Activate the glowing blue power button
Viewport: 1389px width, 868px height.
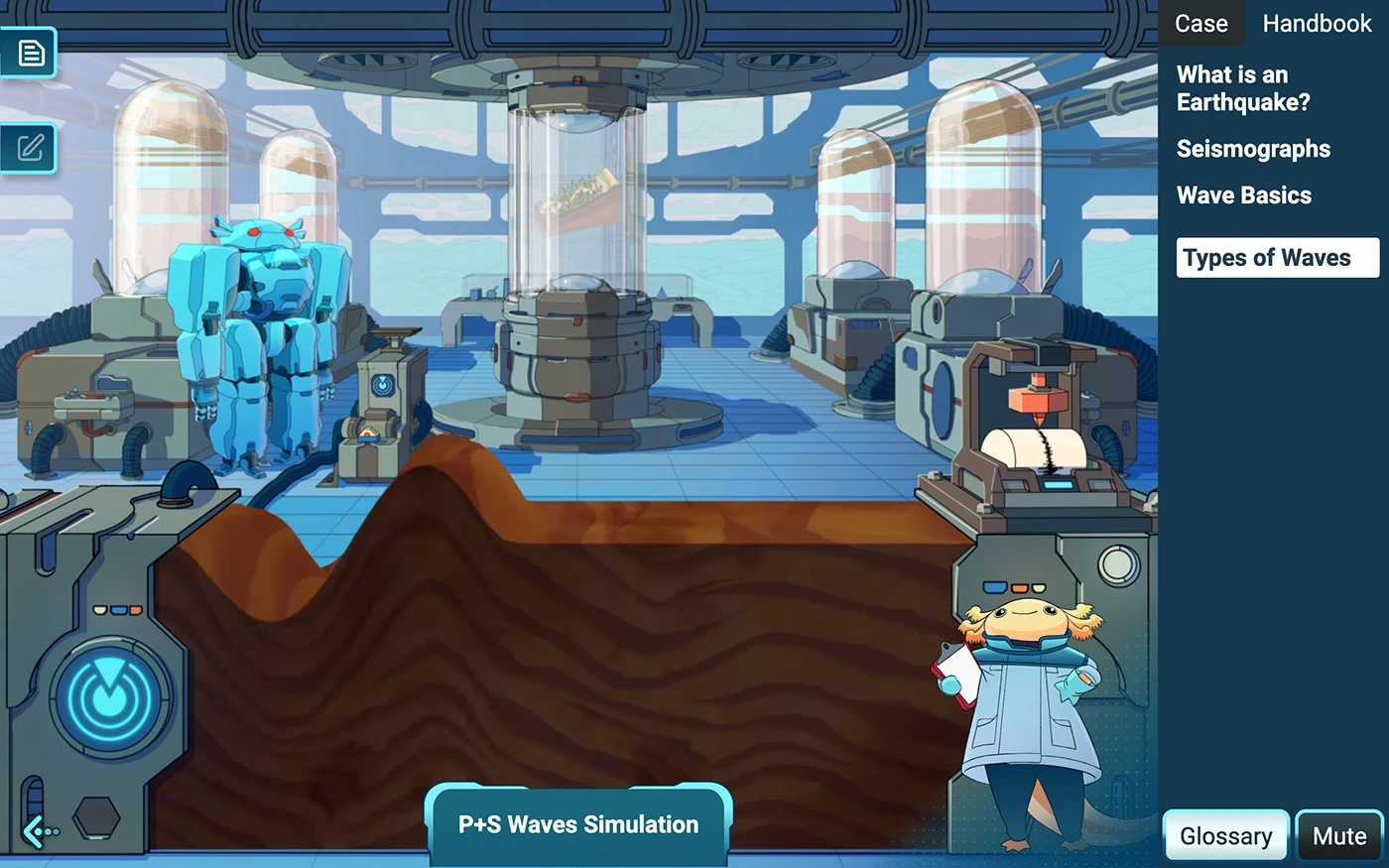(110, 697)
